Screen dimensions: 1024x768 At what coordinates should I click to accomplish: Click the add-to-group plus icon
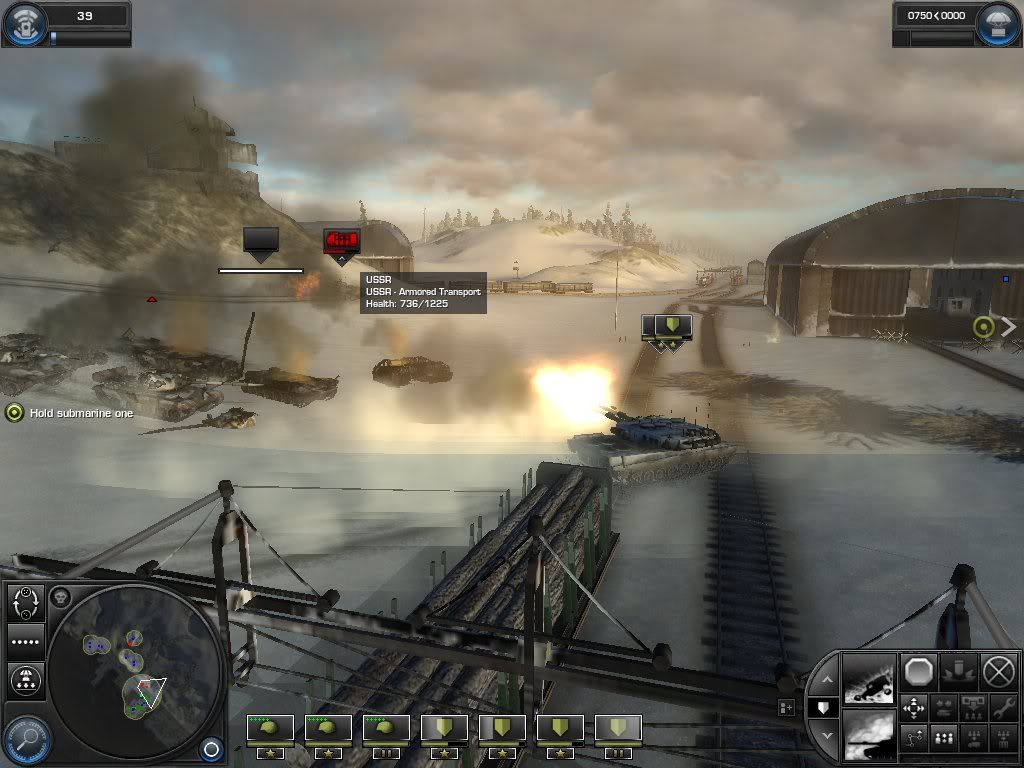(x=787, y=707)
